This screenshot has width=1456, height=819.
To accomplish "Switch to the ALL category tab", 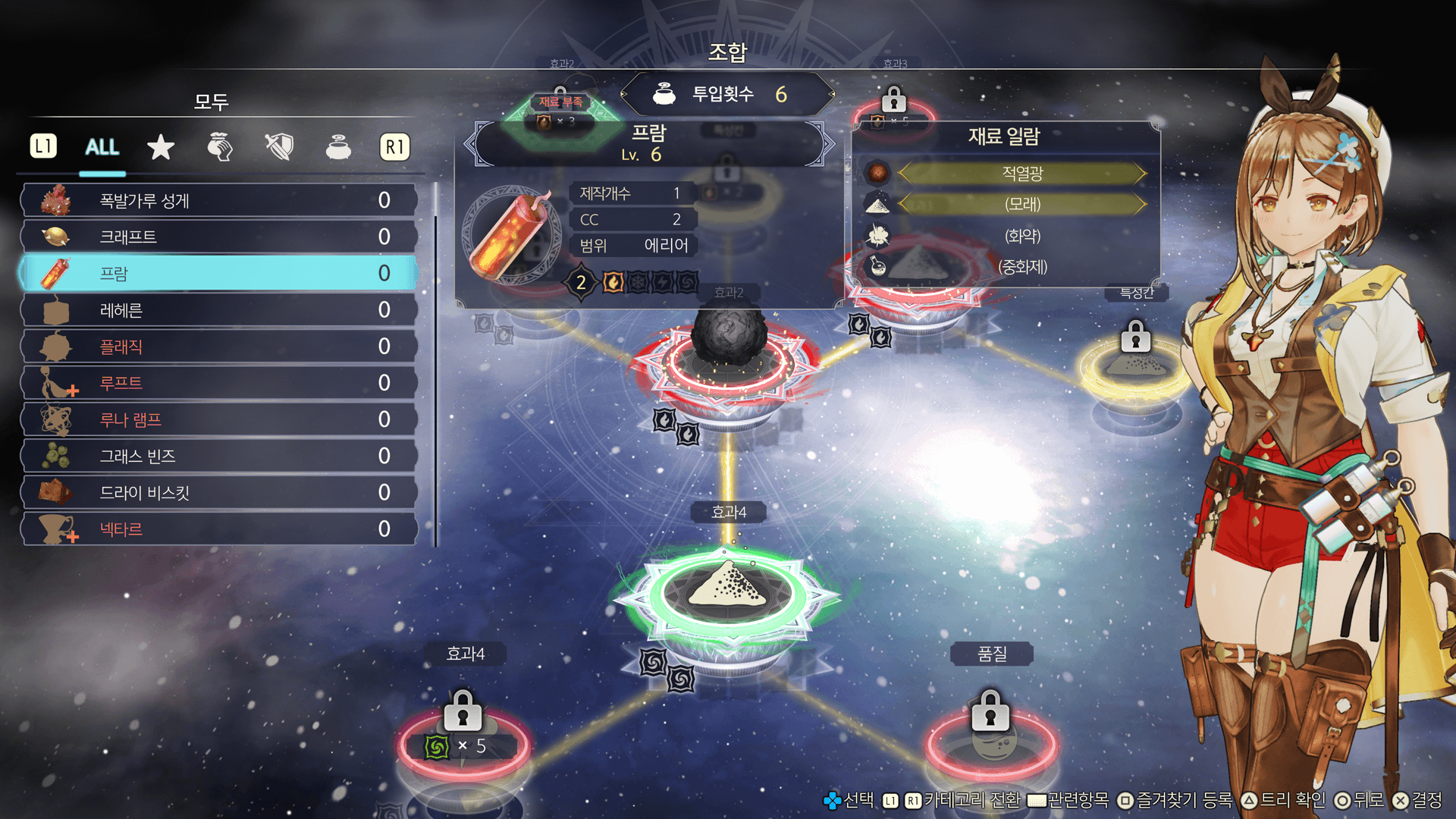I will (102, 146).
